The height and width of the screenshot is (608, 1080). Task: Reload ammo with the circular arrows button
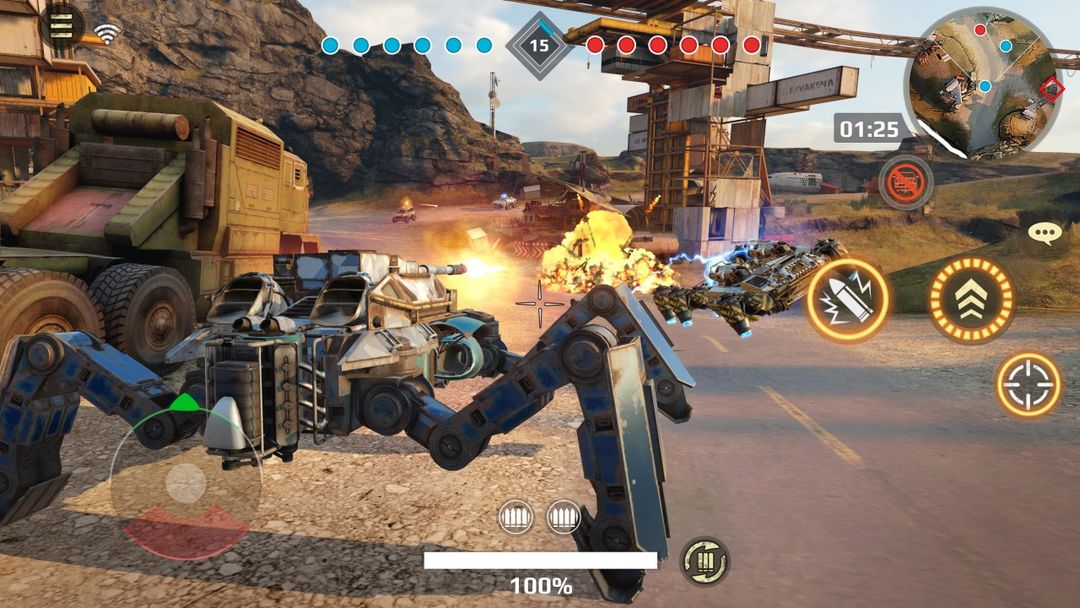click(704, 561)
